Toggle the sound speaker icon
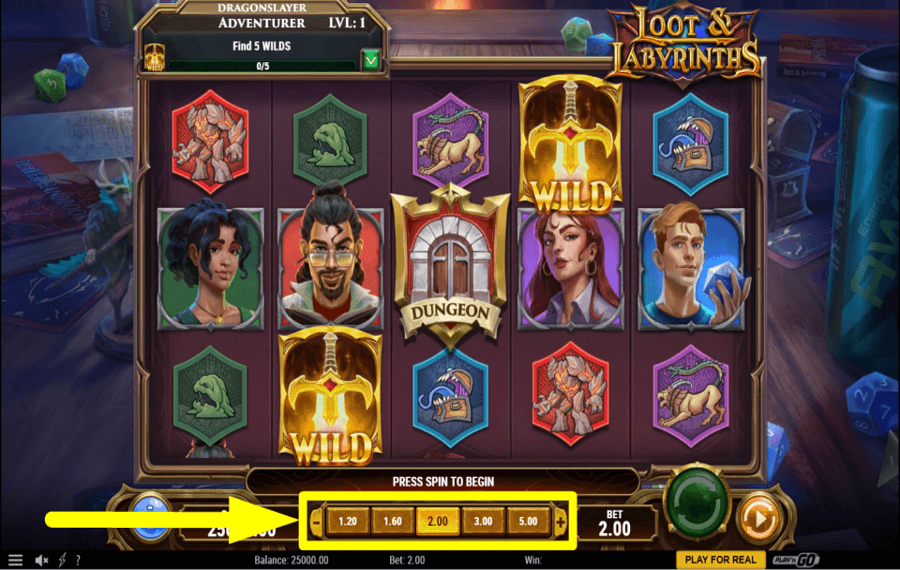Screen dimensions: 900x570 [42, 560]
